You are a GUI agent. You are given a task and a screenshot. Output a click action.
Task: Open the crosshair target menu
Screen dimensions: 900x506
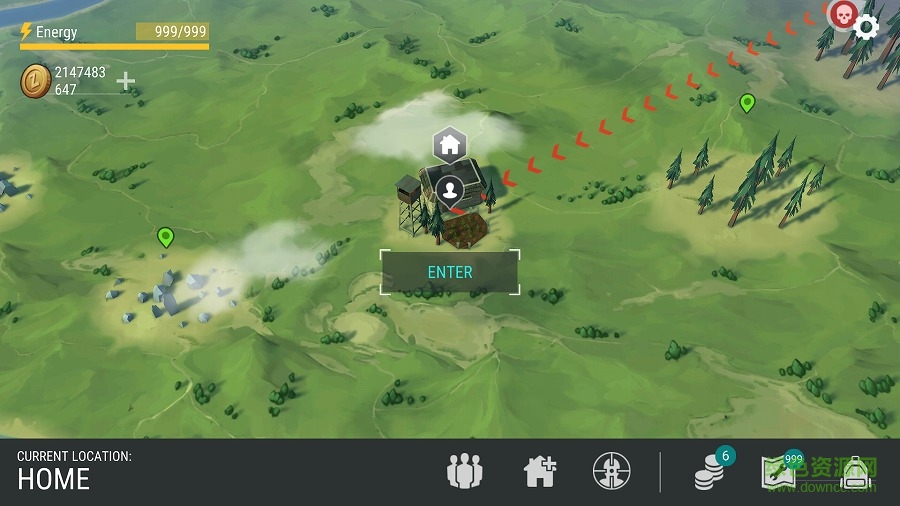click(x=610, y=471)
